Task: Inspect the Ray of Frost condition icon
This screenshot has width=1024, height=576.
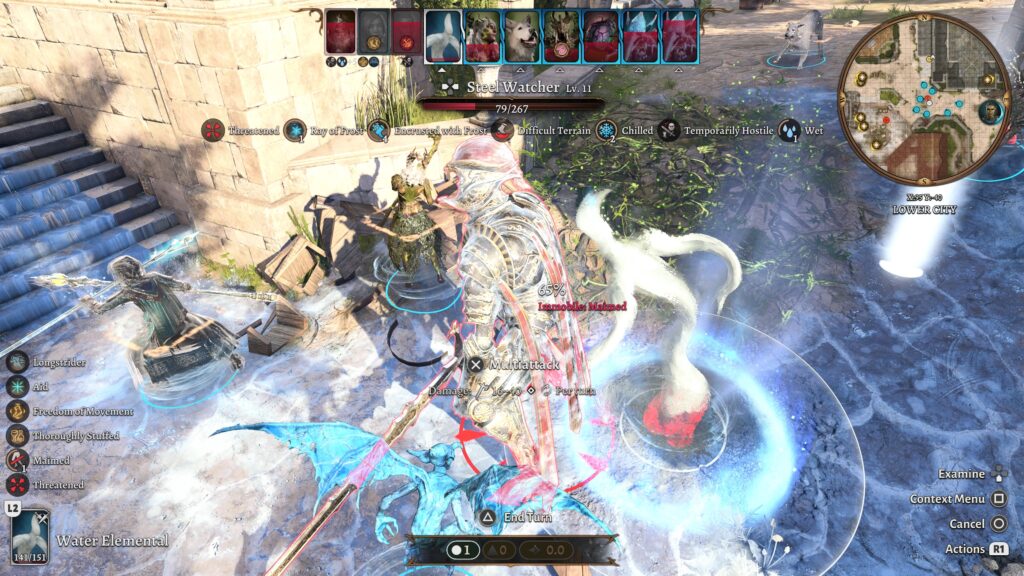Action: (x=295, y=130)
